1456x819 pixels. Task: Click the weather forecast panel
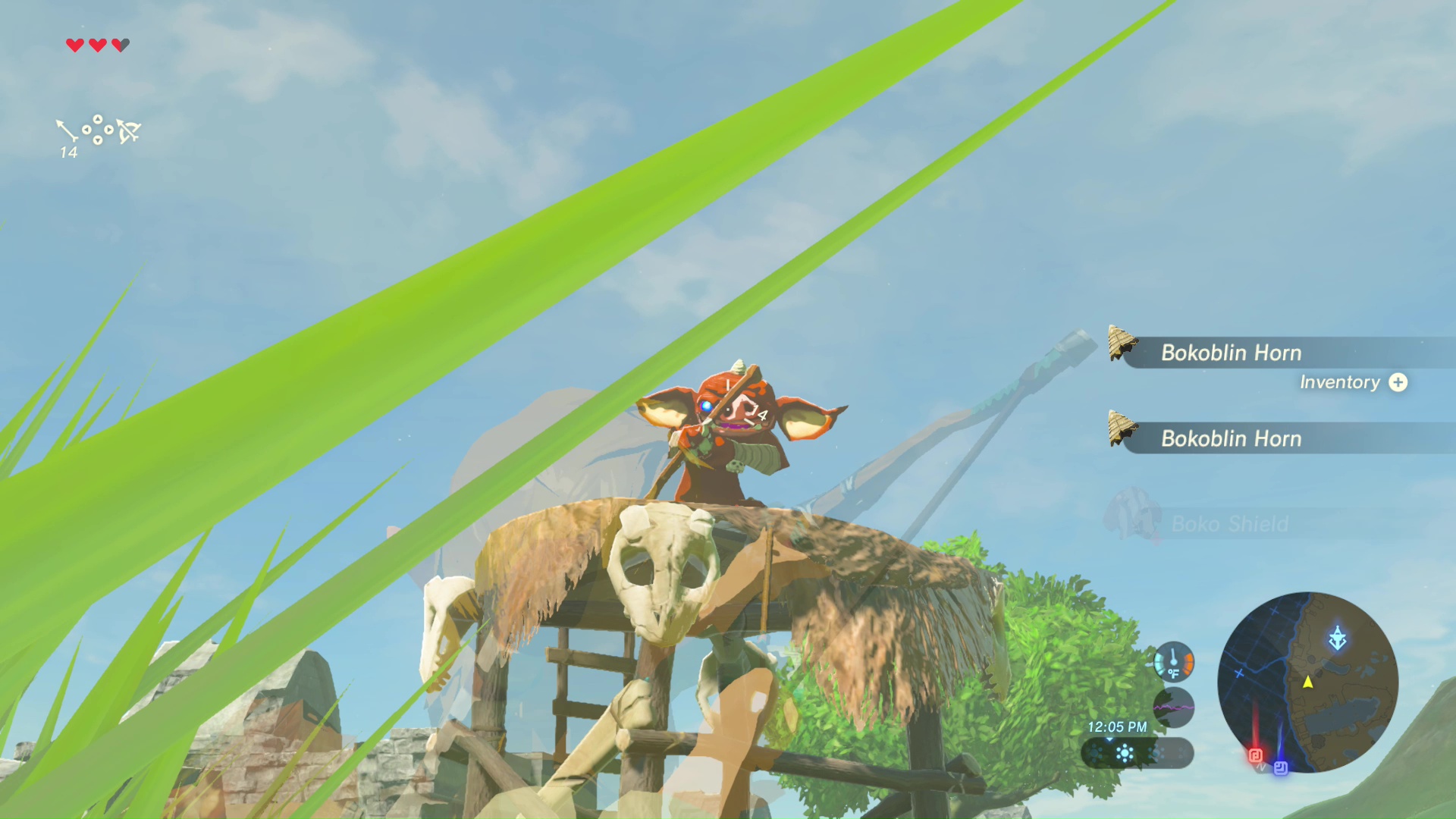pyautogui.click(x=1136, y=753)
